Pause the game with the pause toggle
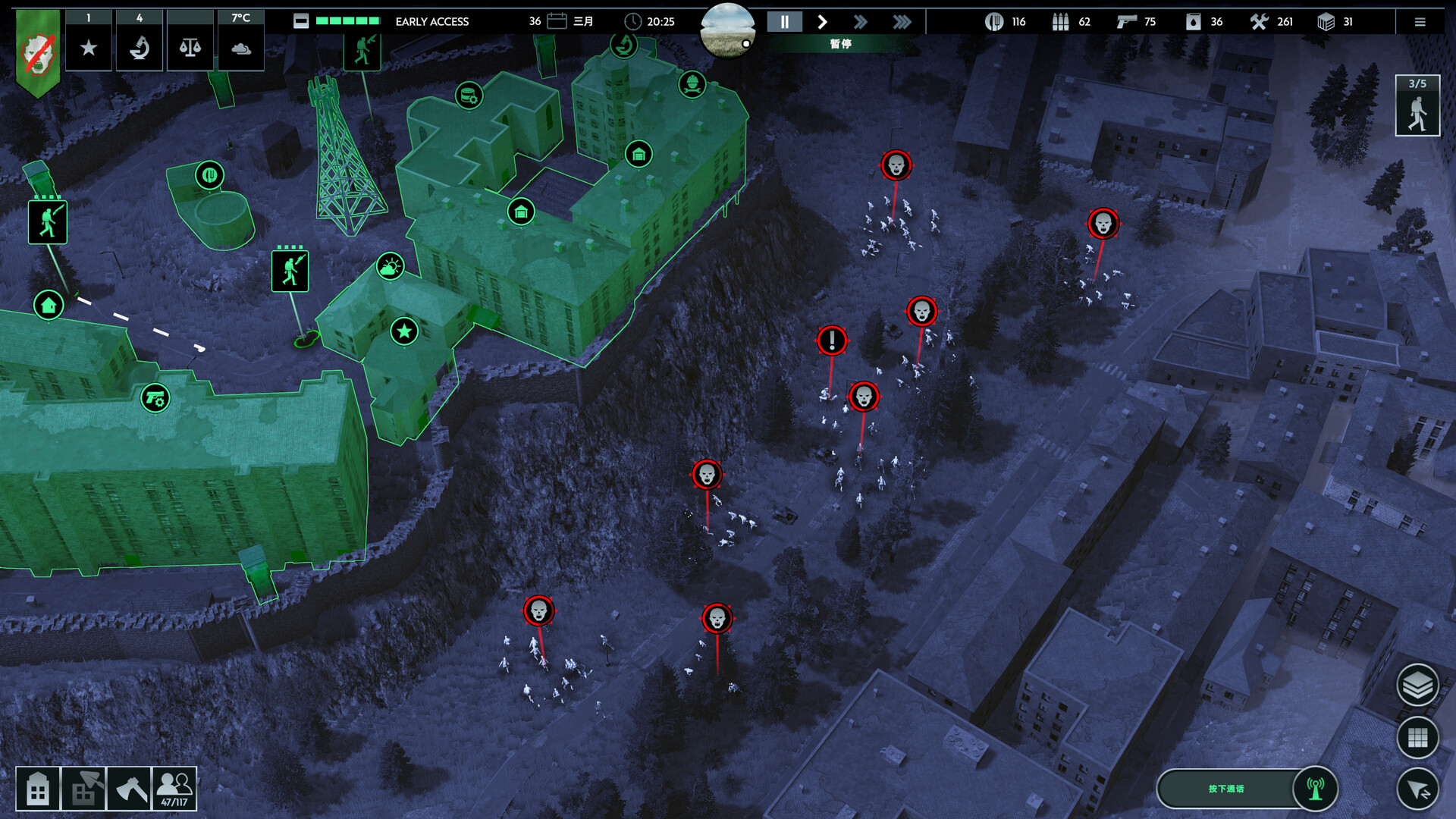The image size is (1456, 819). click(785, 22)
